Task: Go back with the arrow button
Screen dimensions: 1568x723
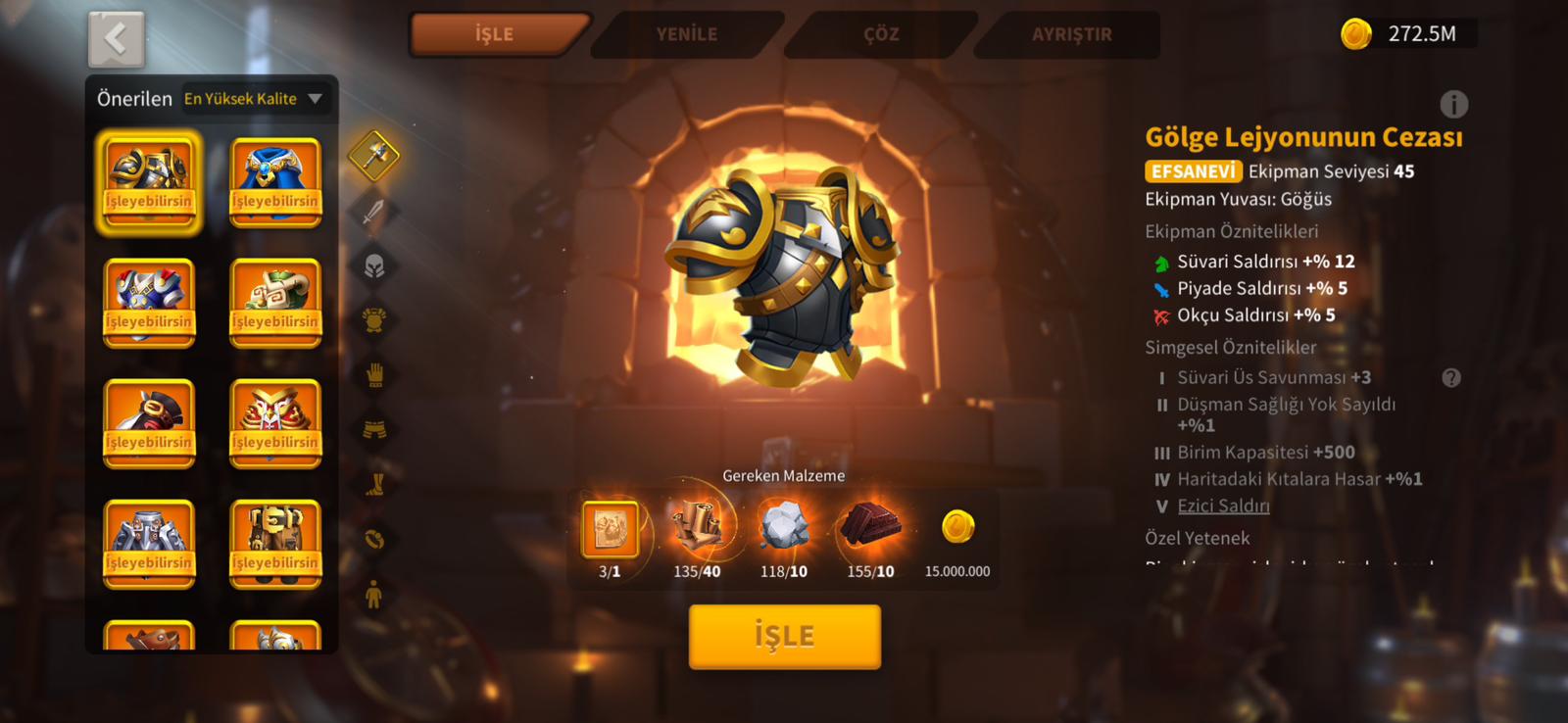Action: [116, 40]
